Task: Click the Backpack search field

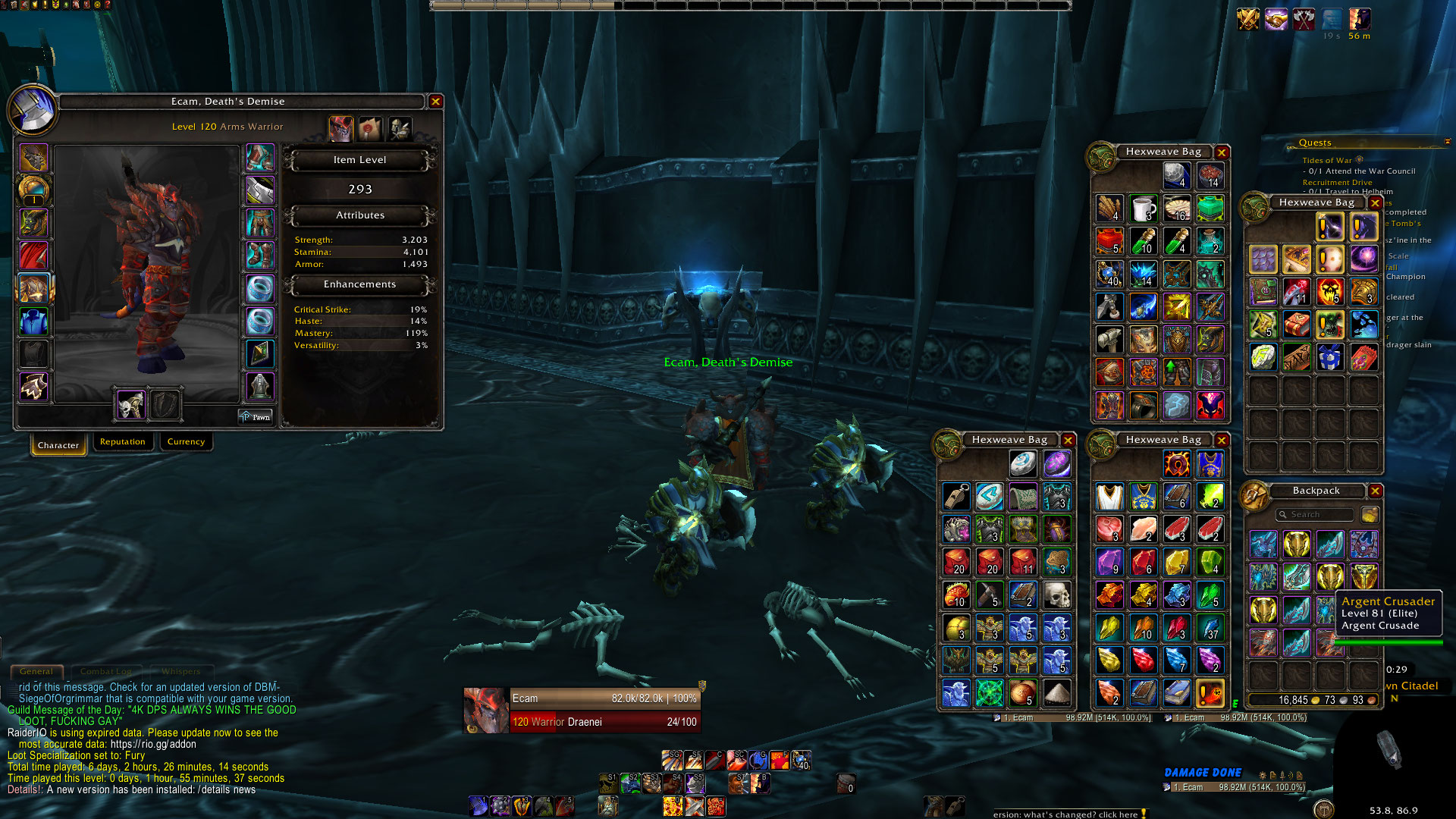Action: (1314, 515)
